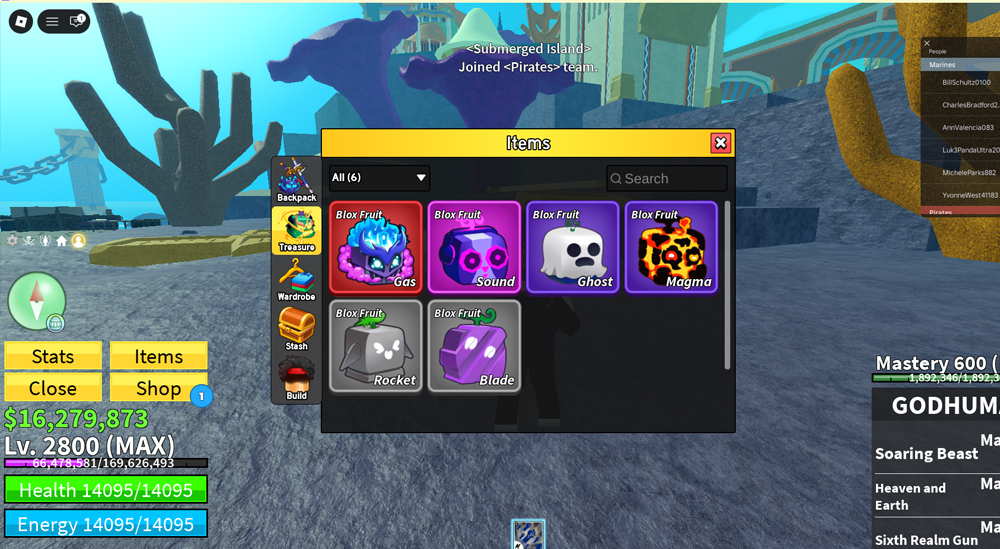Choose the Blade Blox Fruit
This screenshot has height=549, width=1000.
(474, 346)
